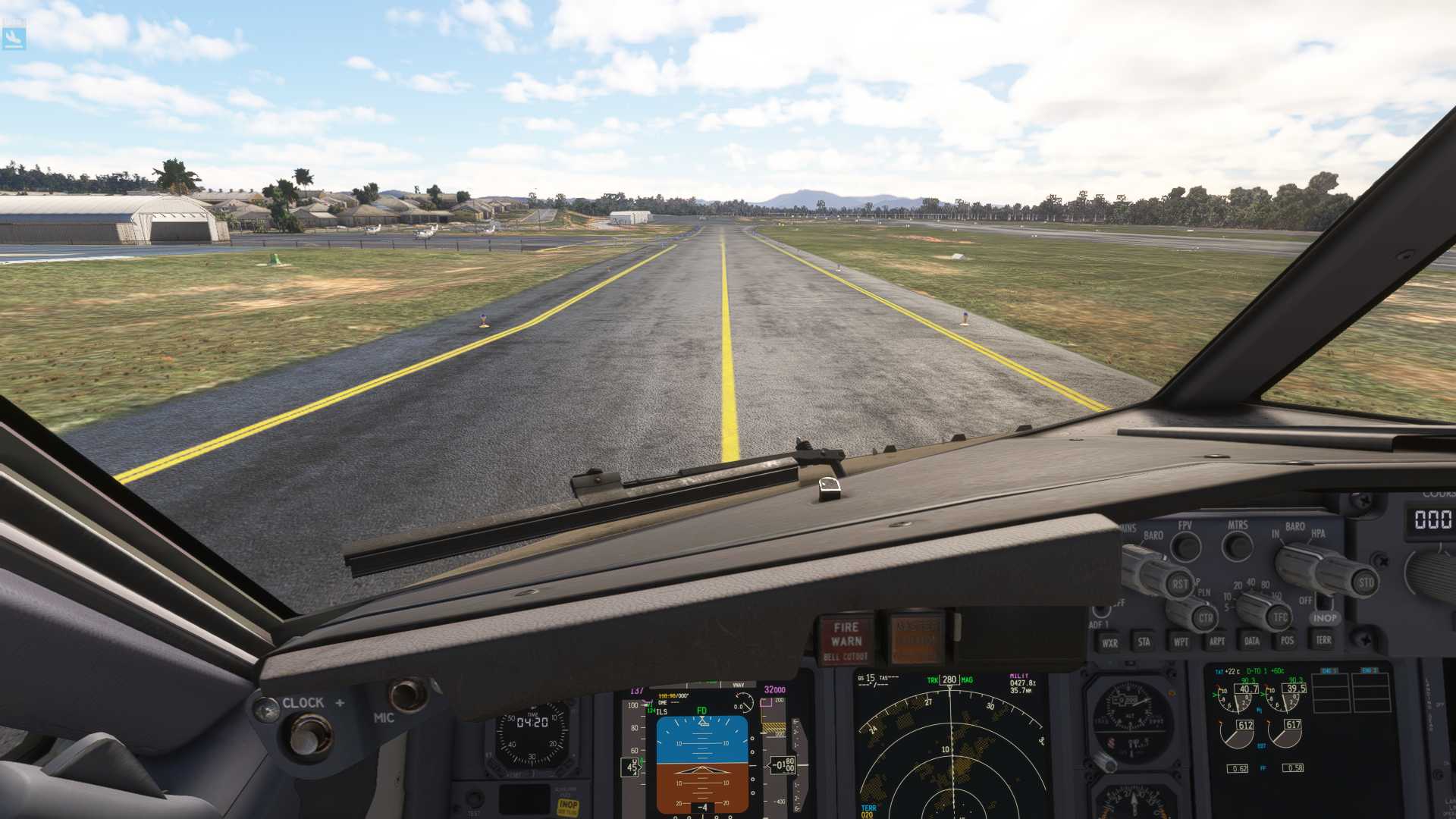Click the airplane landing icon overlay
Image resolution: width=1456 pixels, height=819 pixels.
pyautogui.click(x=14, y=37)
